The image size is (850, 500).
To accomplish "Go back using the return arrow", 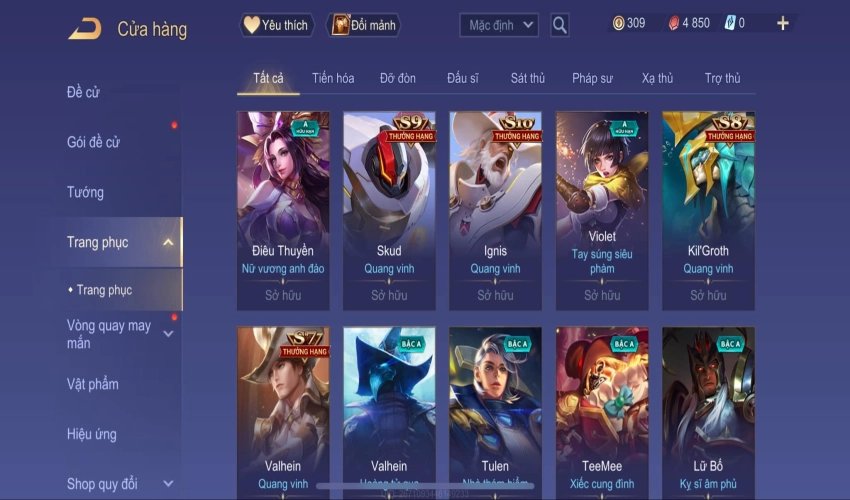I will (x=84, y=29).
